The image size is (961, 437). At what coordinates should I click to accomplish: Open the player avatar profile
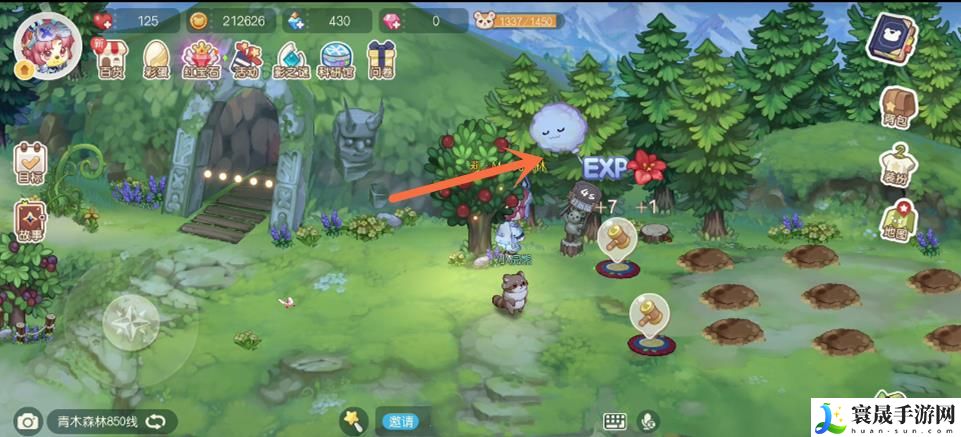pyautogui.click(x=42, y=45)
